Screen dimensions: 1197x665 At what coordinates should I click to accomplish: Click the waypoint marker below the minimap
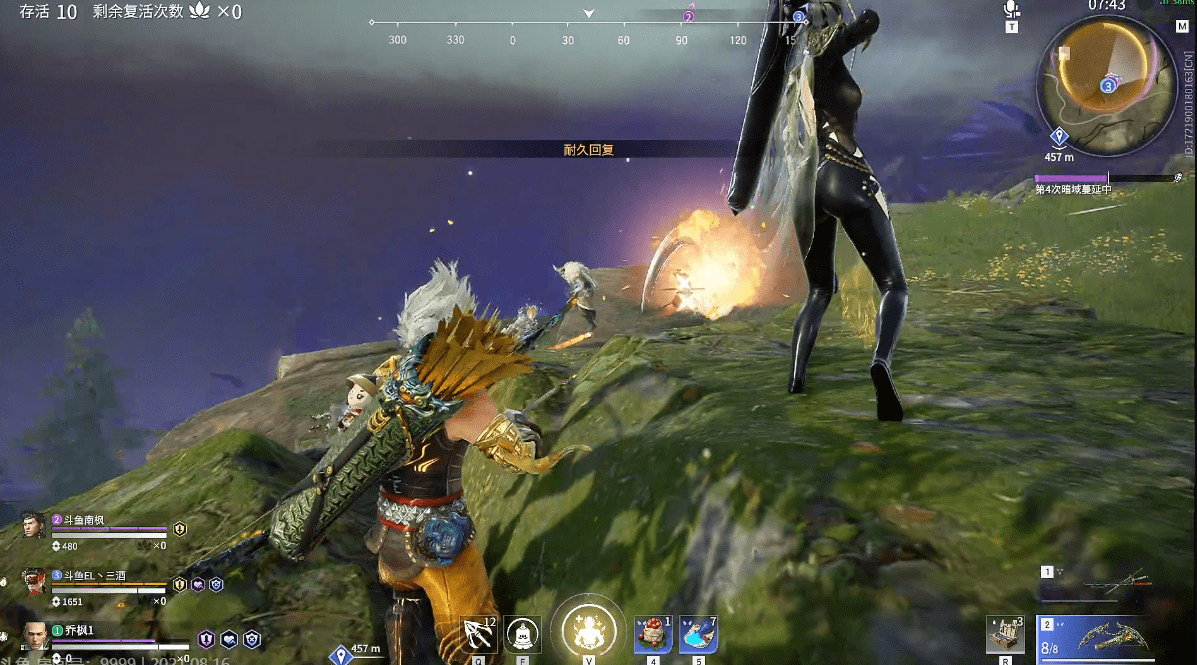[1059, 136]
